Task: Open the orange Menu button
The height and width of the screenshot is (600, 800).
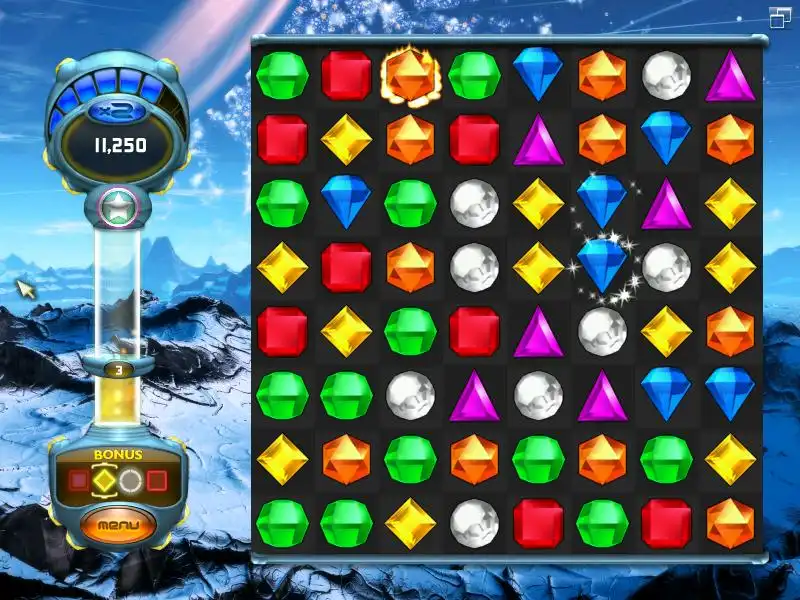Action: pos(118,524)
